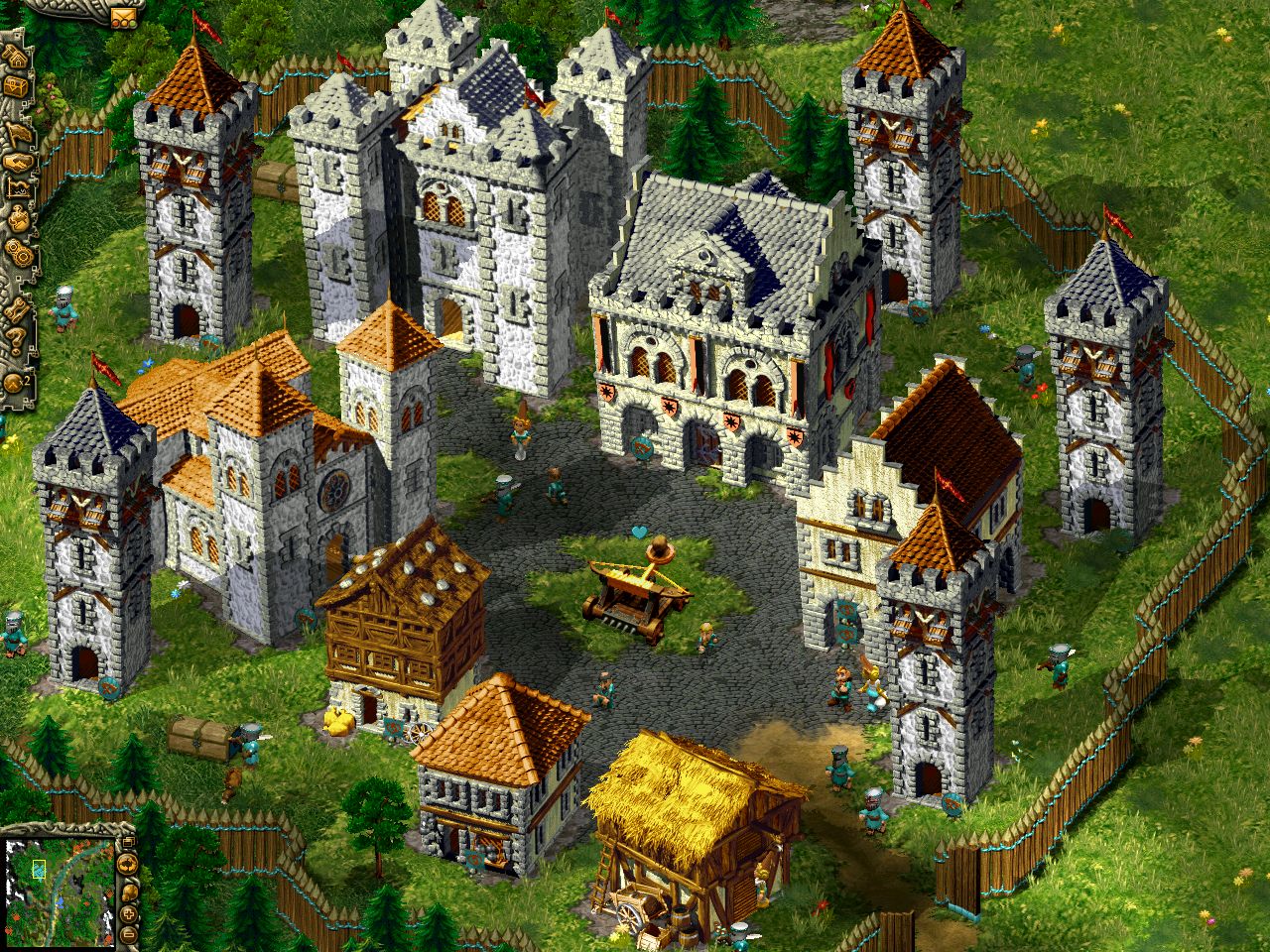Select the globe view minimap button
The image size is (1270, 952).
click(x=127, y=864)
